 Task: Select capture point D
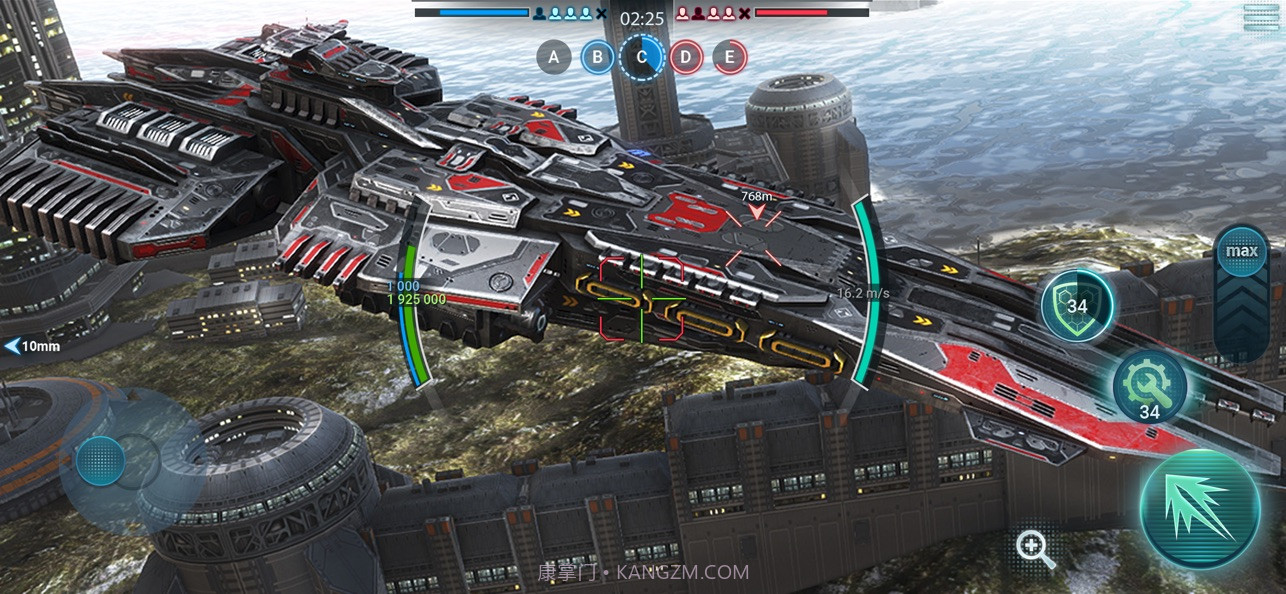686,57
